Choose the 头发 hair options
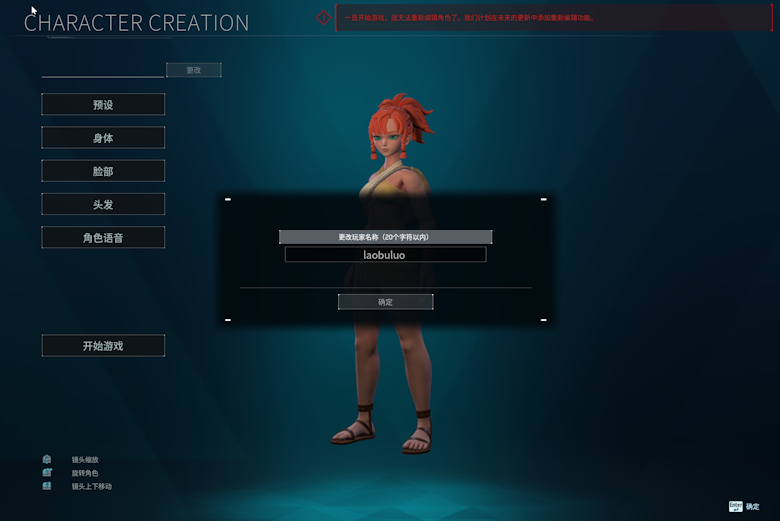The width and height of the screenshot is (780, 521). (103, 204)
